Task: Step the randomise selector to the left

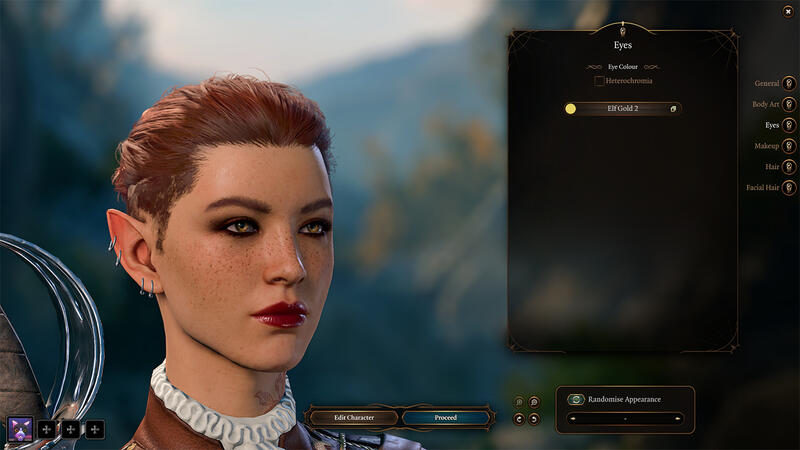Action: coord(574,418)
